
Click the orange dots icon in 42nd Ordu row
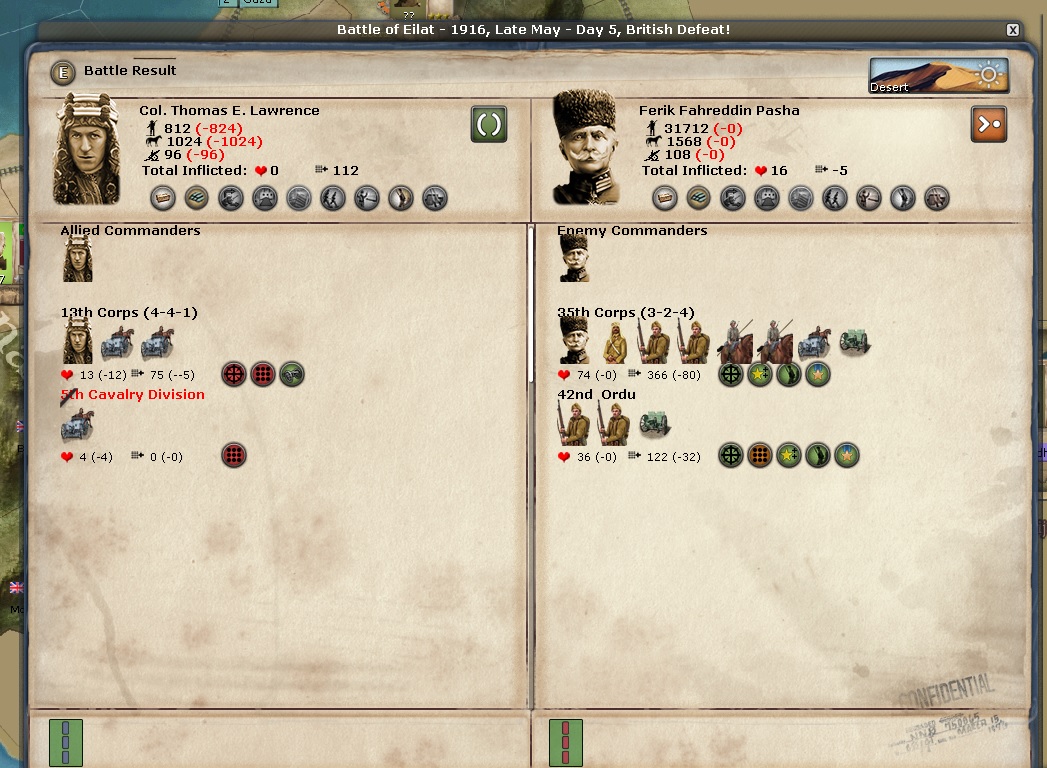tap(760, 456)
